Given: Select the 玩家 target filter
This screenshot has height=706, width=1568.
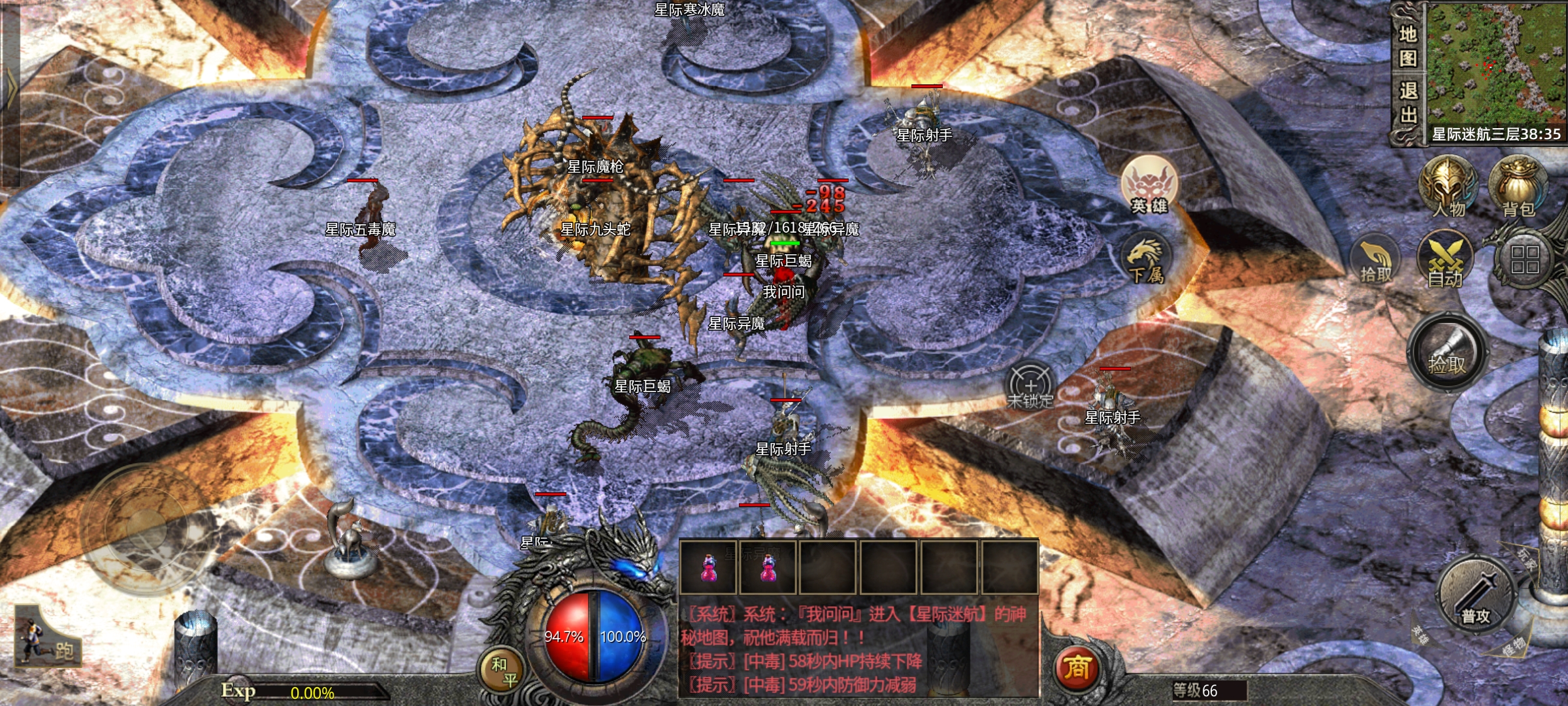Looking at the screenshot, I should coord(1527,560).
